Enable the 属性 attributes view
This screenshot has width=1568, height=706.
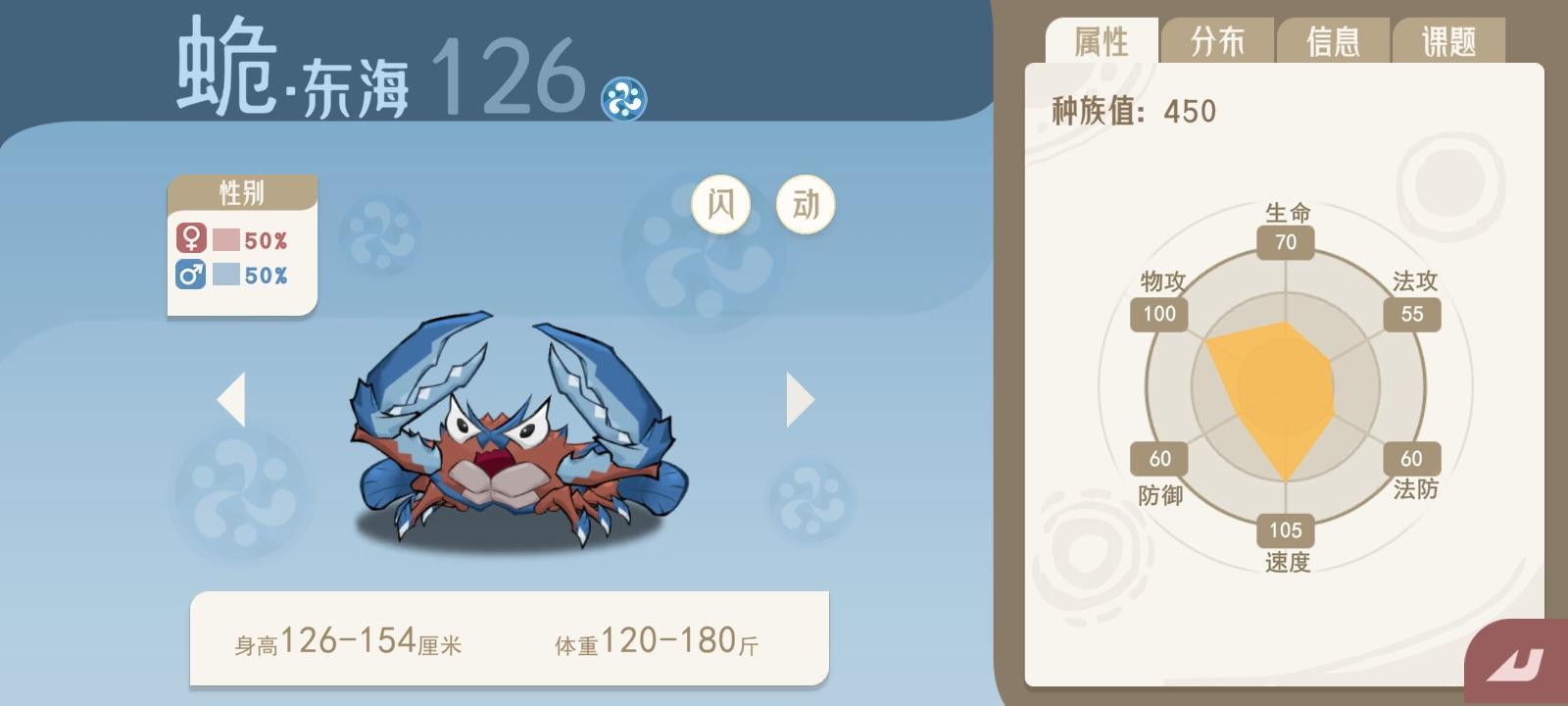[1103, 41]
